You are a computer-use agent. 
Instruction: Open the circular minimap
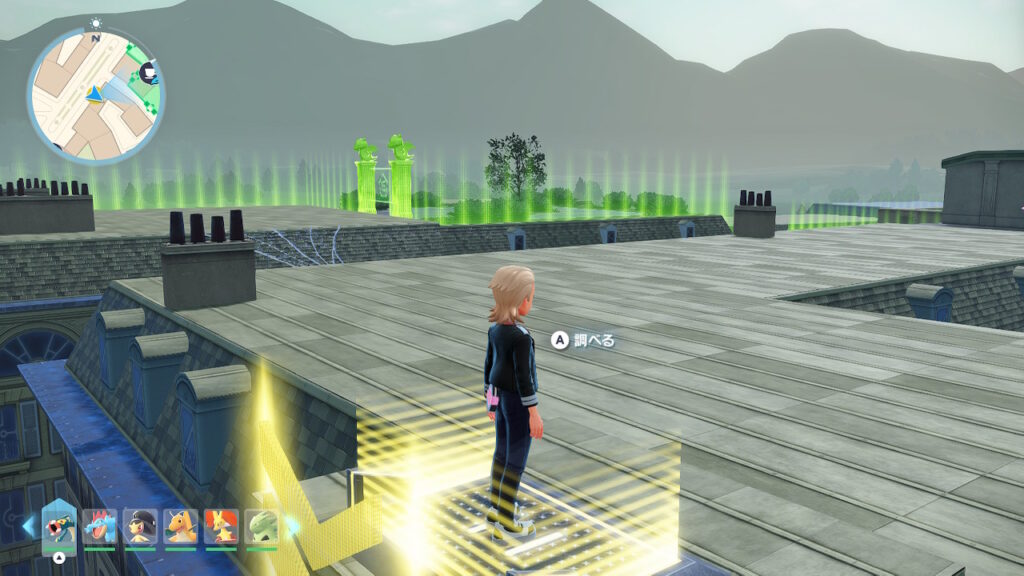pyautogui.click(x=96, y=96)
